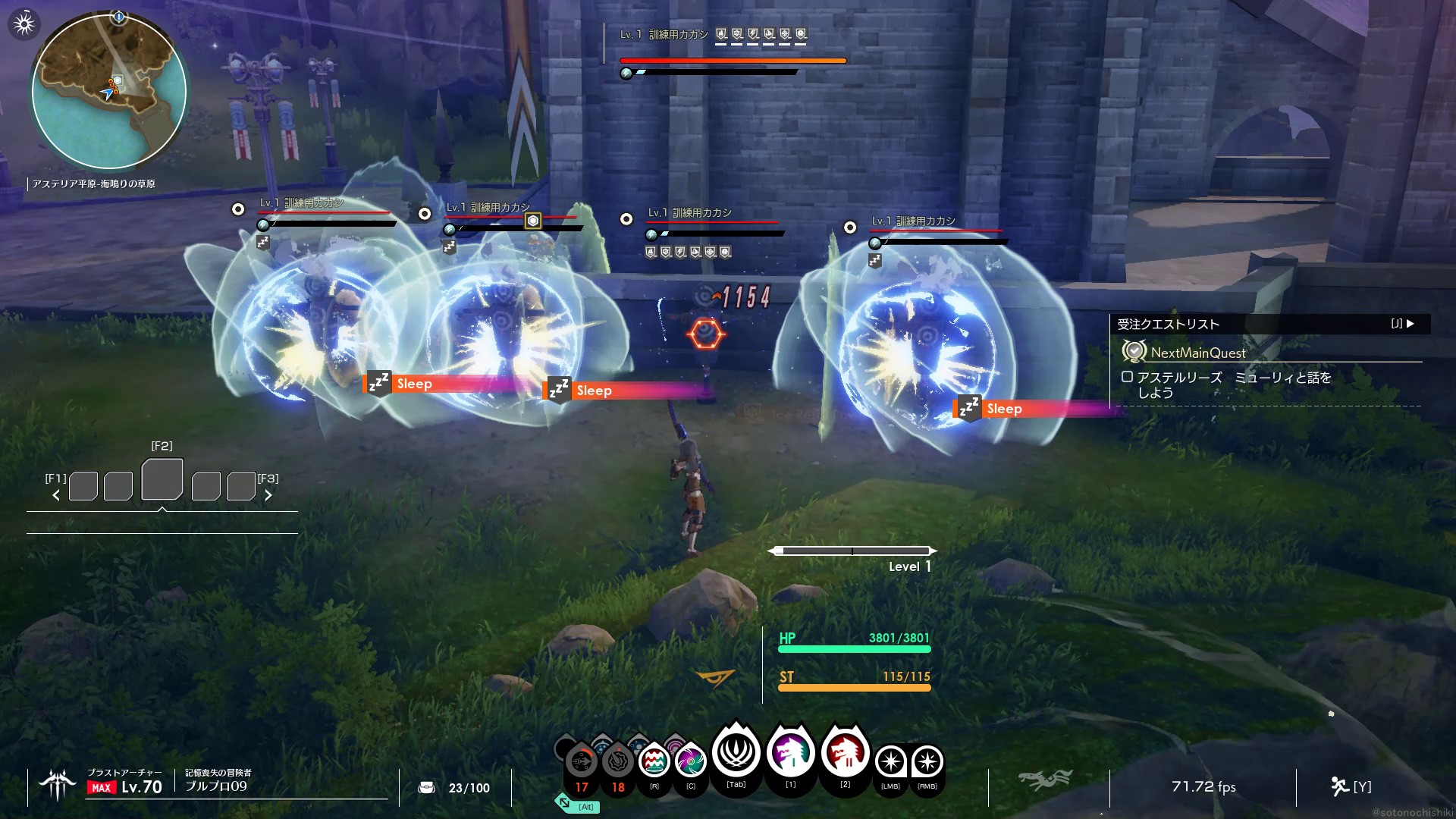Use the purple-teal wolf head skill

791,754
